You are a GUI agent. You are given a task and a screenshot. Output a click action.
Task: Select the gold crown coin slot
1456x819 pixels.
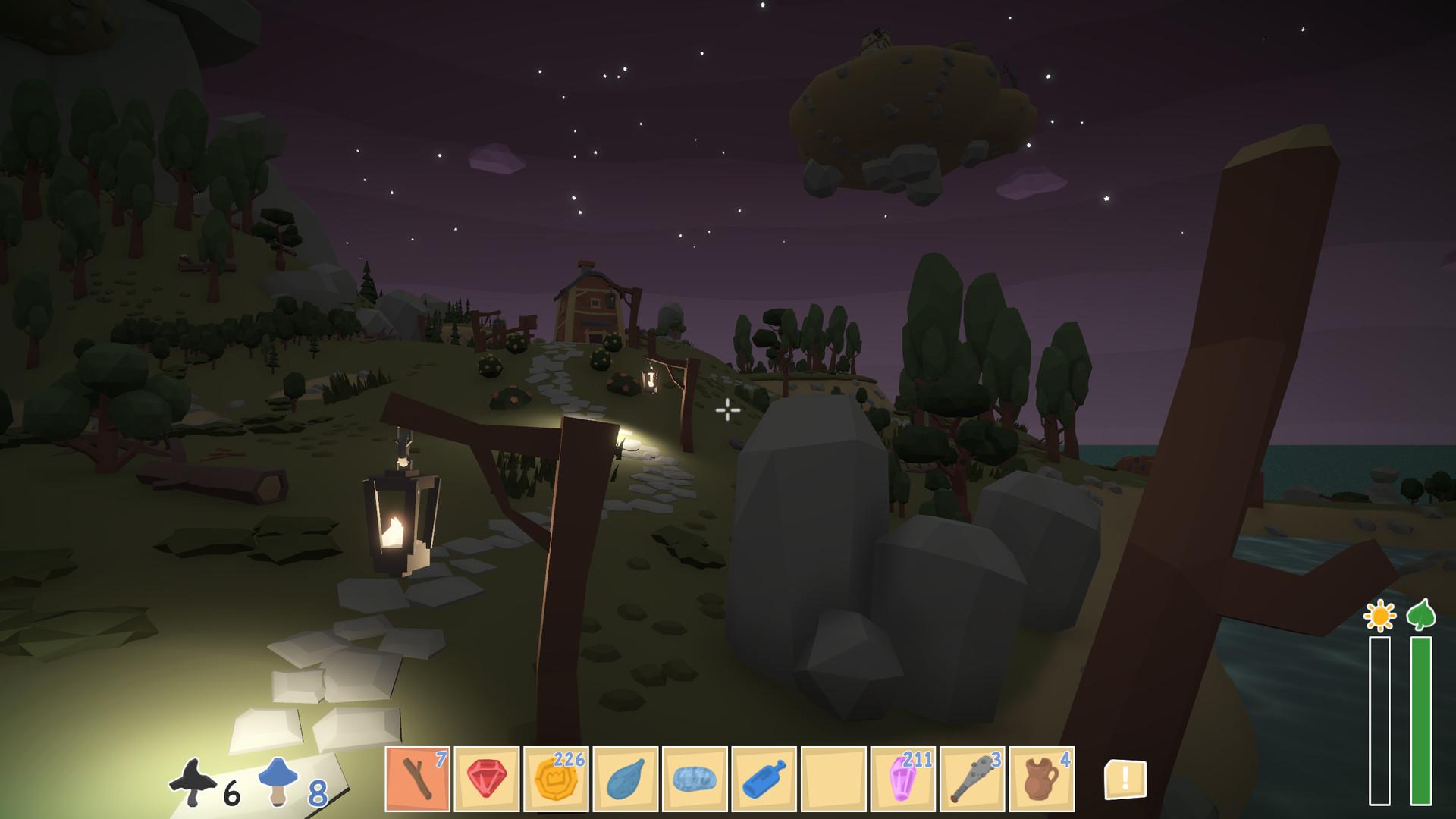[556, 779]
